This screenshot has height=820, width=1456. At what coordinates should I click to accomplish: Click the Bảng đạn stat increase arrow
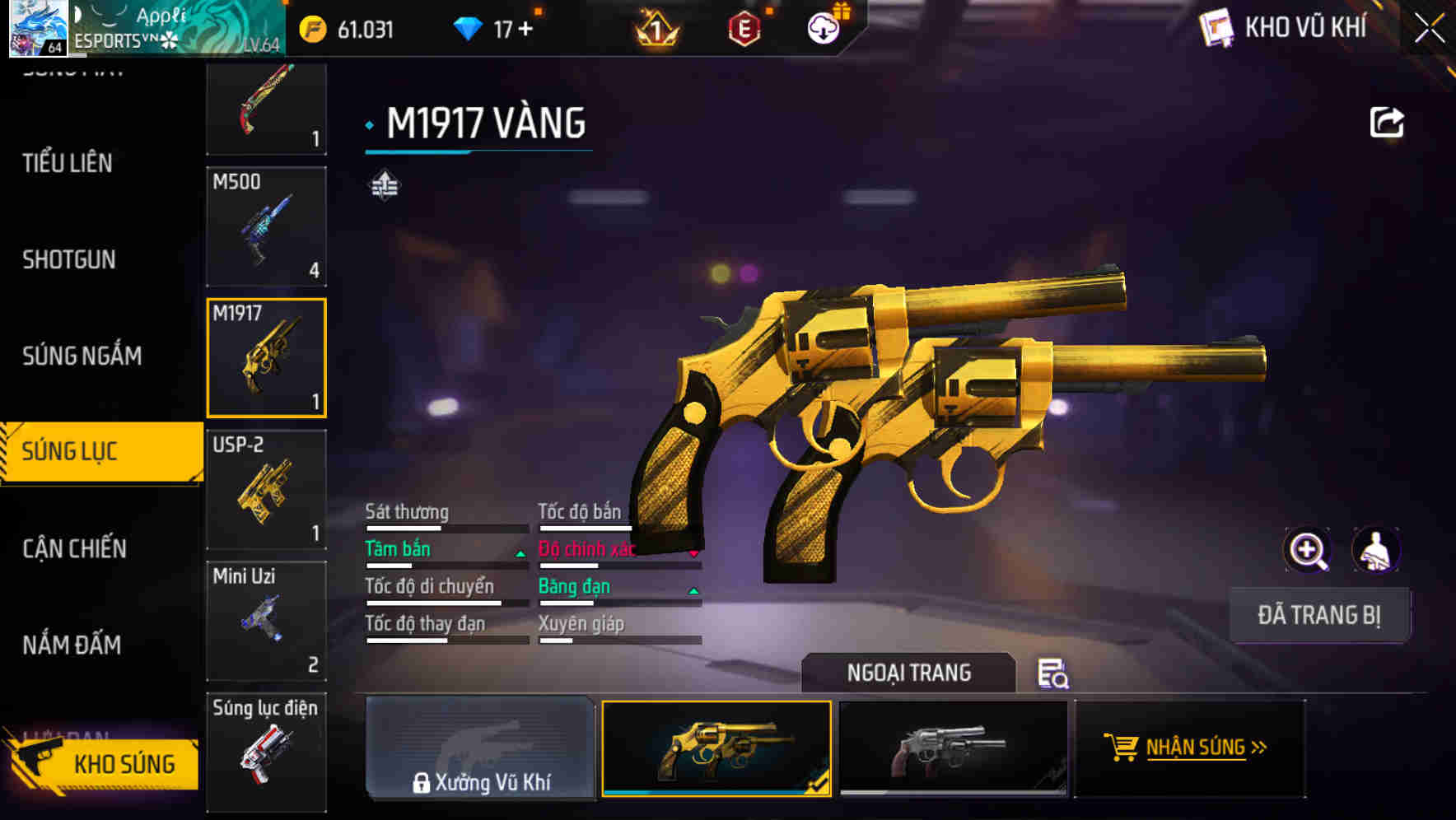point(694,591)
